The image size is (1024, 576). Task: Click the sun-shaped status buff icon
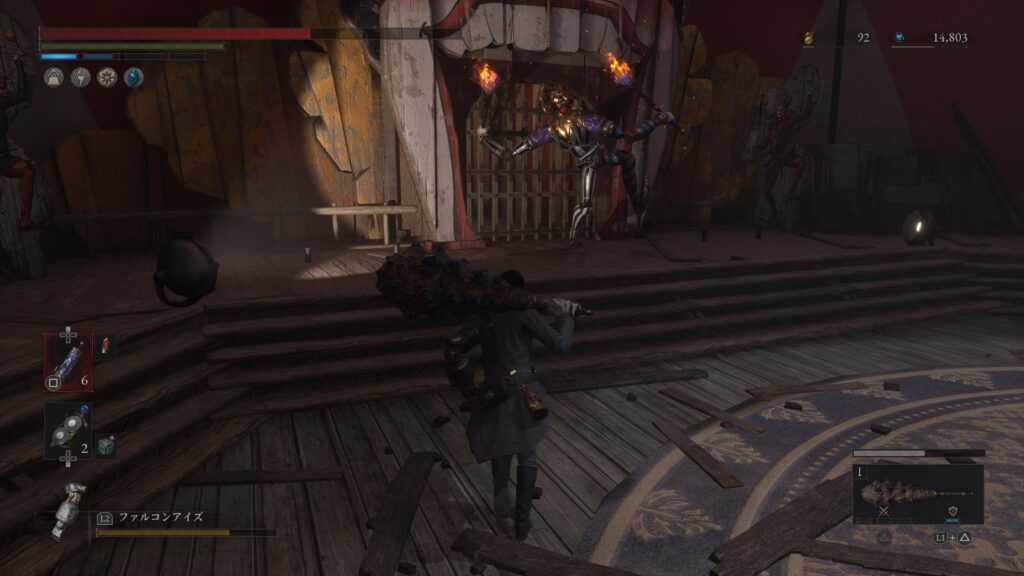tap(107, 77)
